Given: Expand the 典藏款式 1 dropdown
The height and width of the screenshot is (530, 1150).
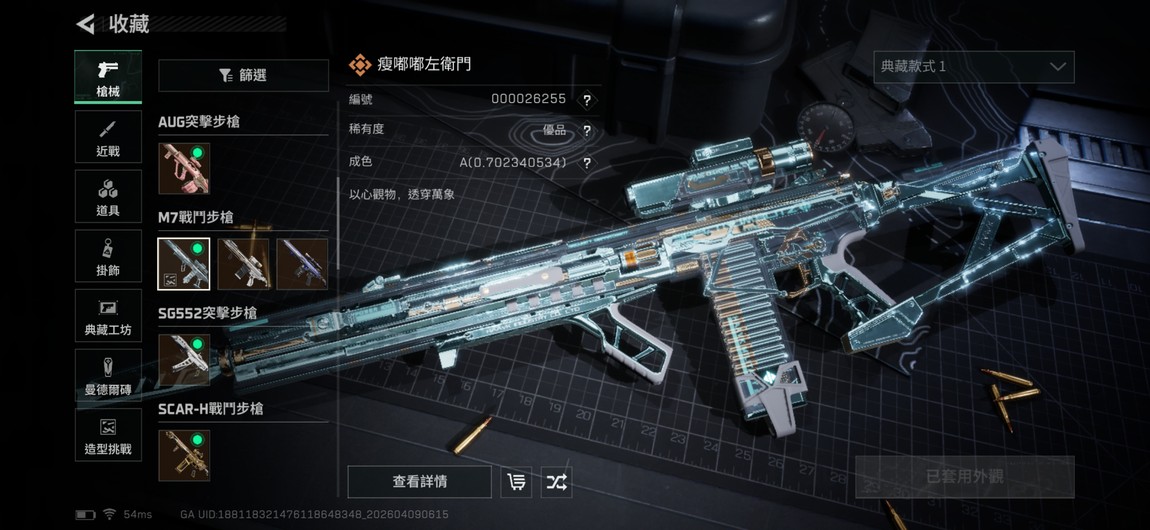Looking at the screenshot, I should 973,67.
